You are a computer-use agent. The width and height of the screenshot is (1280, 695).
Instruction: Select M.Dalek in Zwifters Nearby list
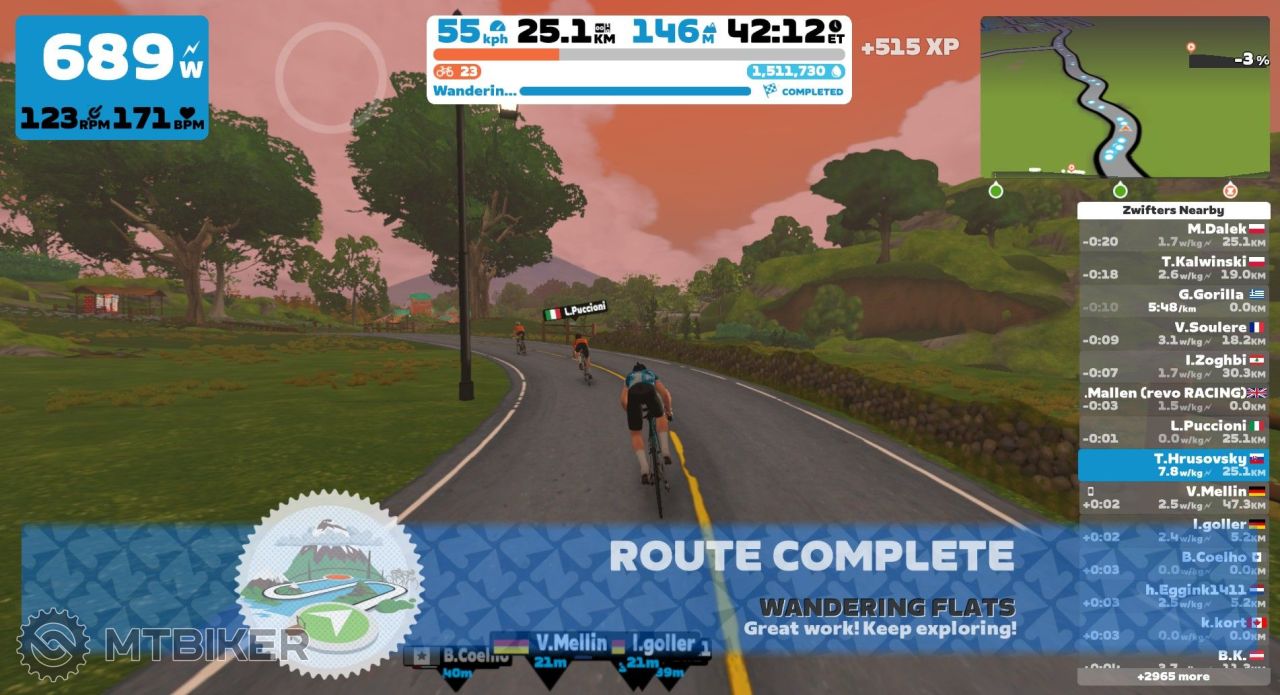(1174, 235)
